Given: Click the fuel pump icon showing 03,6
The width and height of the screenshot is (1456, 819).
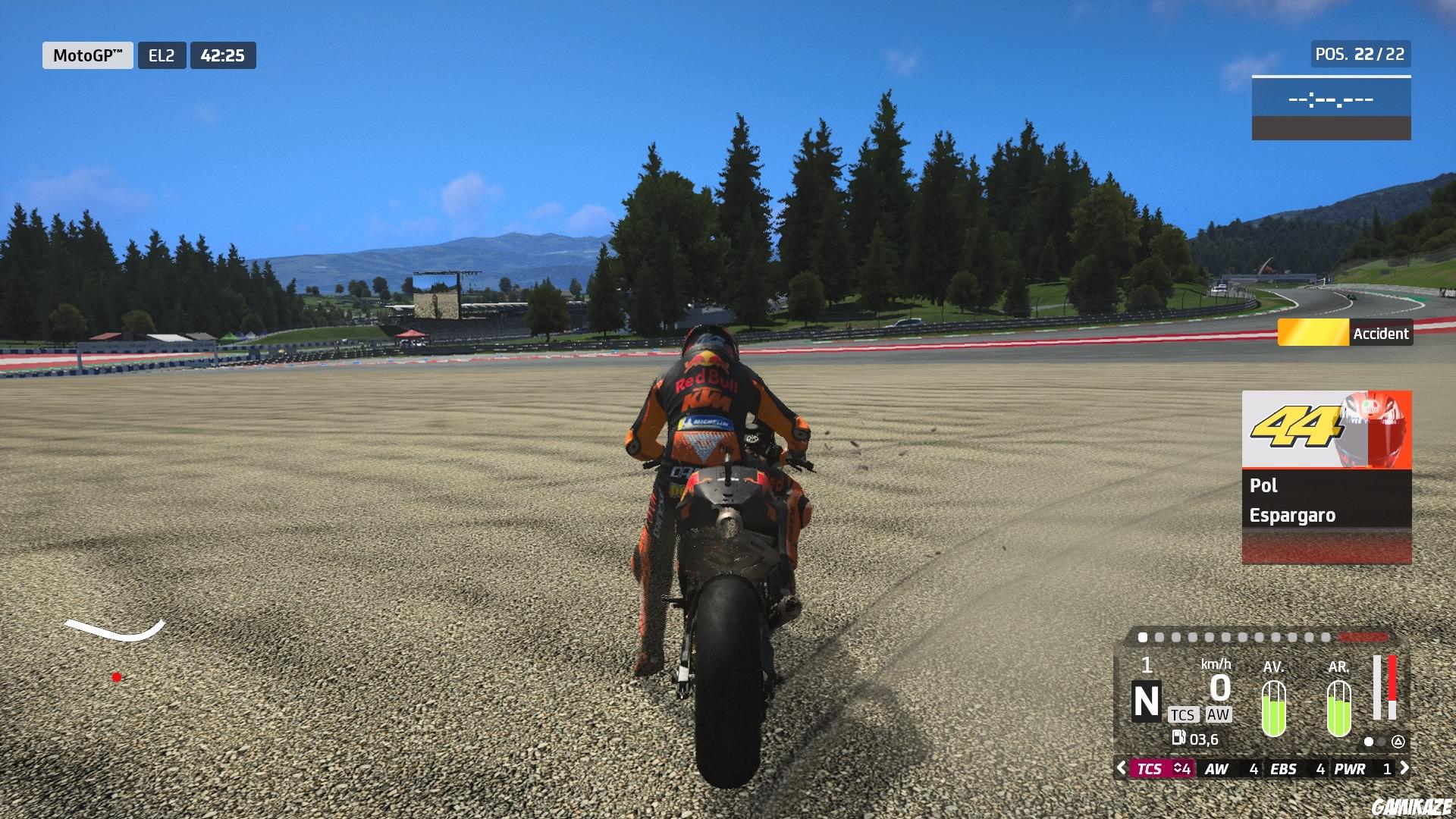Looking at the screenshot, I should [1180, 738].
